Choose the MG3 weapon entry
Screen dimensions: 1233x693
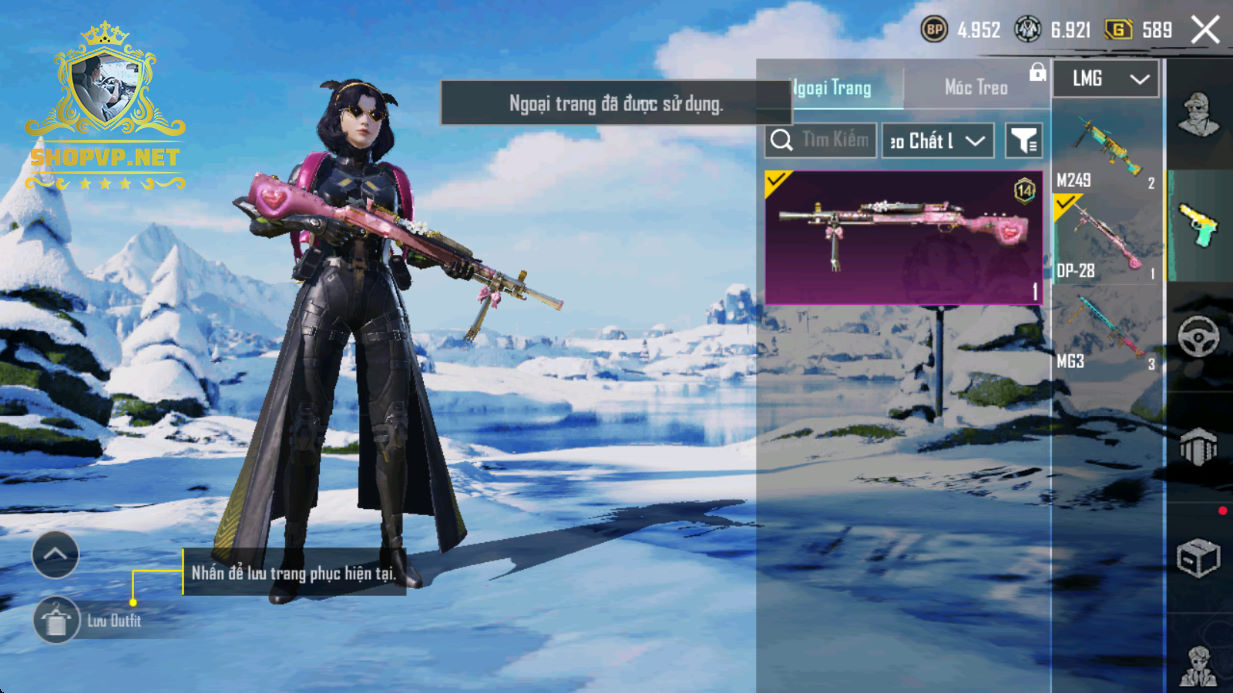click(x=1107, y=331)
